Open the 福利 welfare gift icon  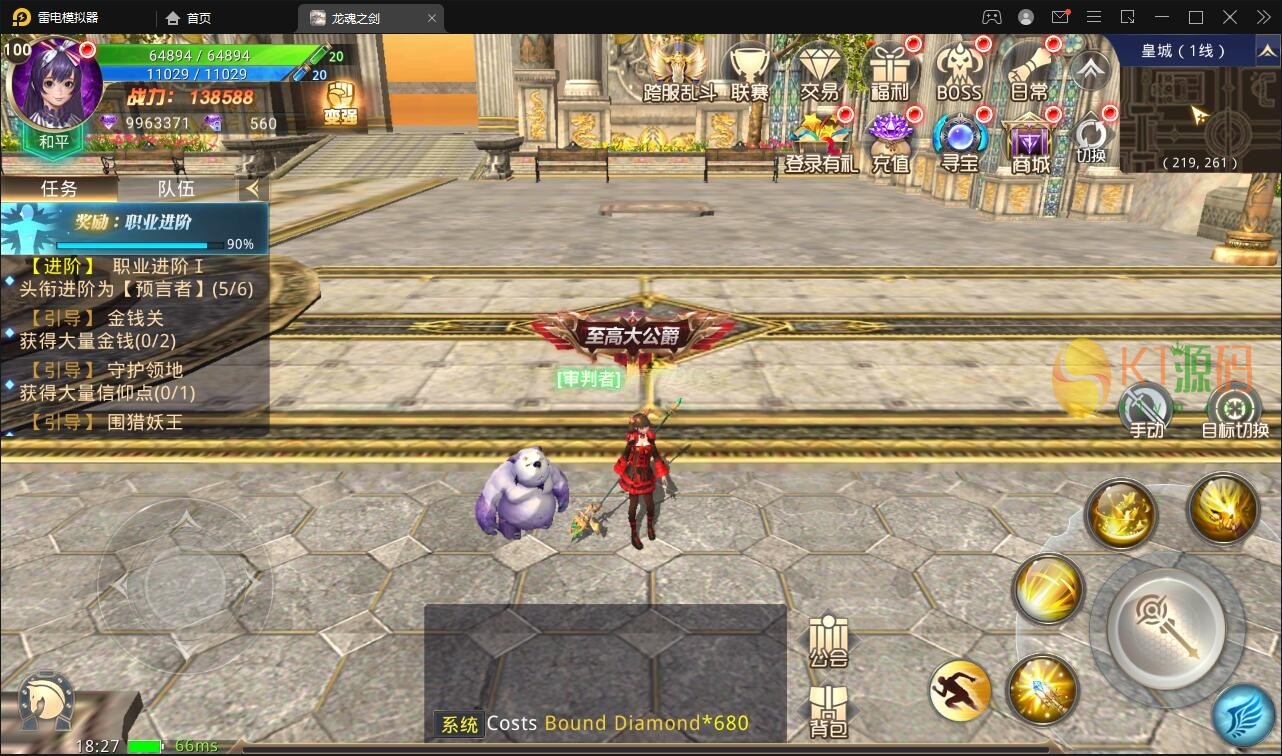[x=890, y=70]
